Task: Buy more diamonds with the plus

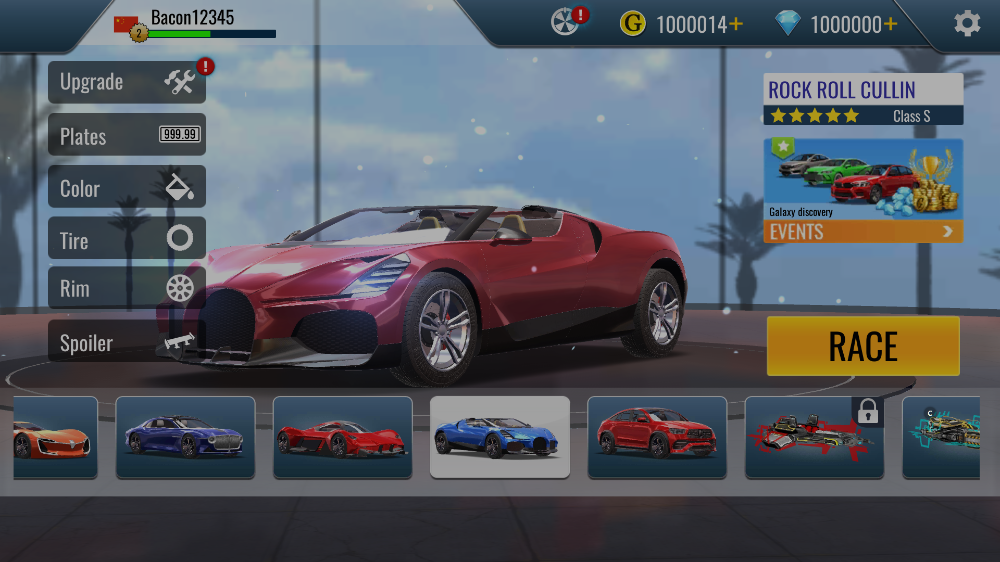Action: (891, 24)
